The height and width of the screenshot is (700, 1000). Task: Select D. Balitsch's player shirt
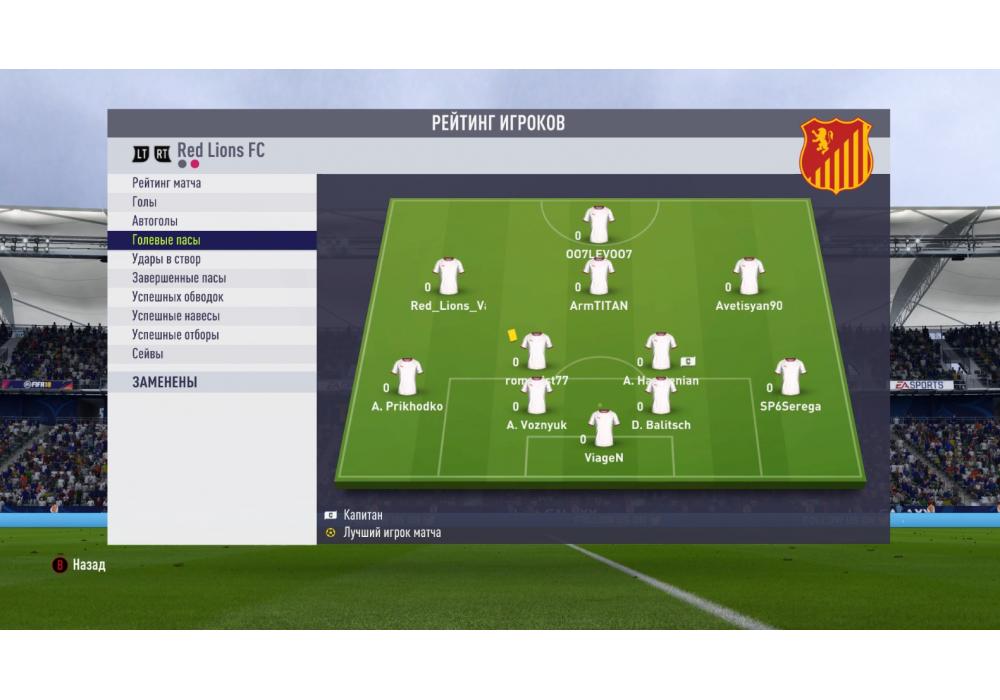(x=661, y=396)
